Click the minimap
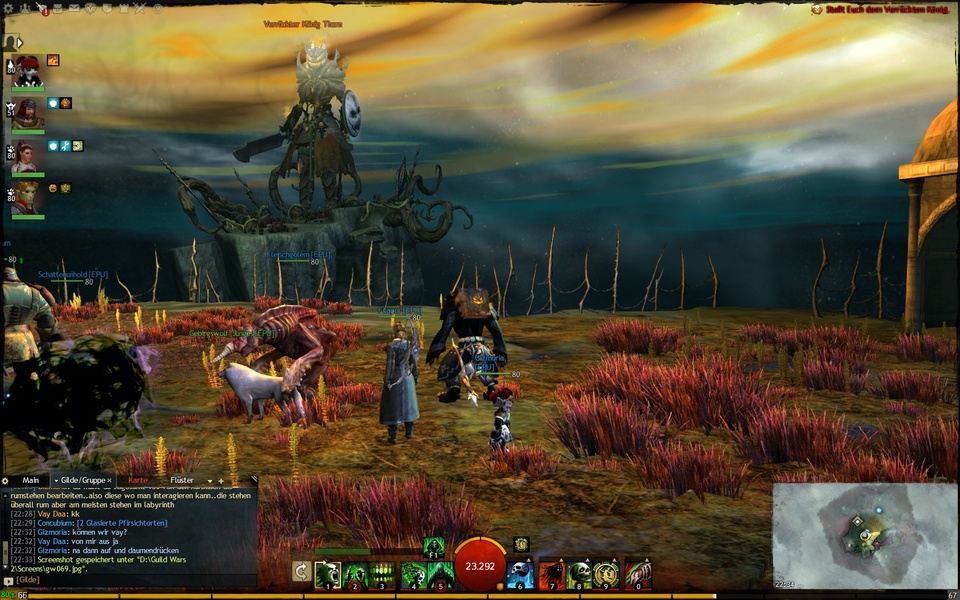This screenshot has width=960, height=600. click(x=864, y=535)
